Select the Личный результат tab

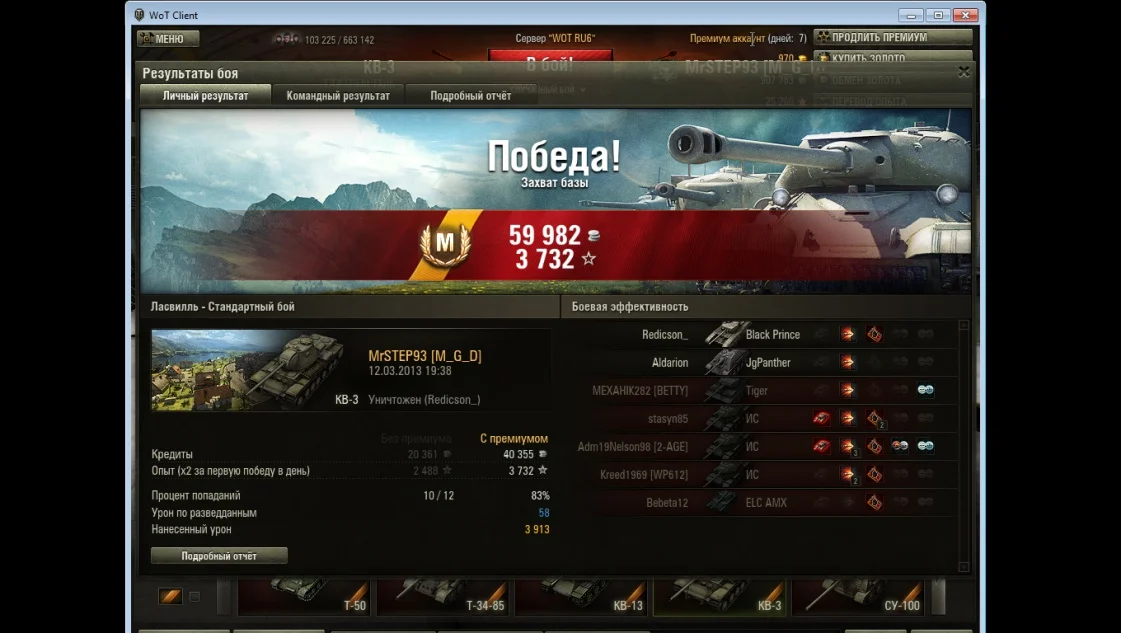(206, 96)
